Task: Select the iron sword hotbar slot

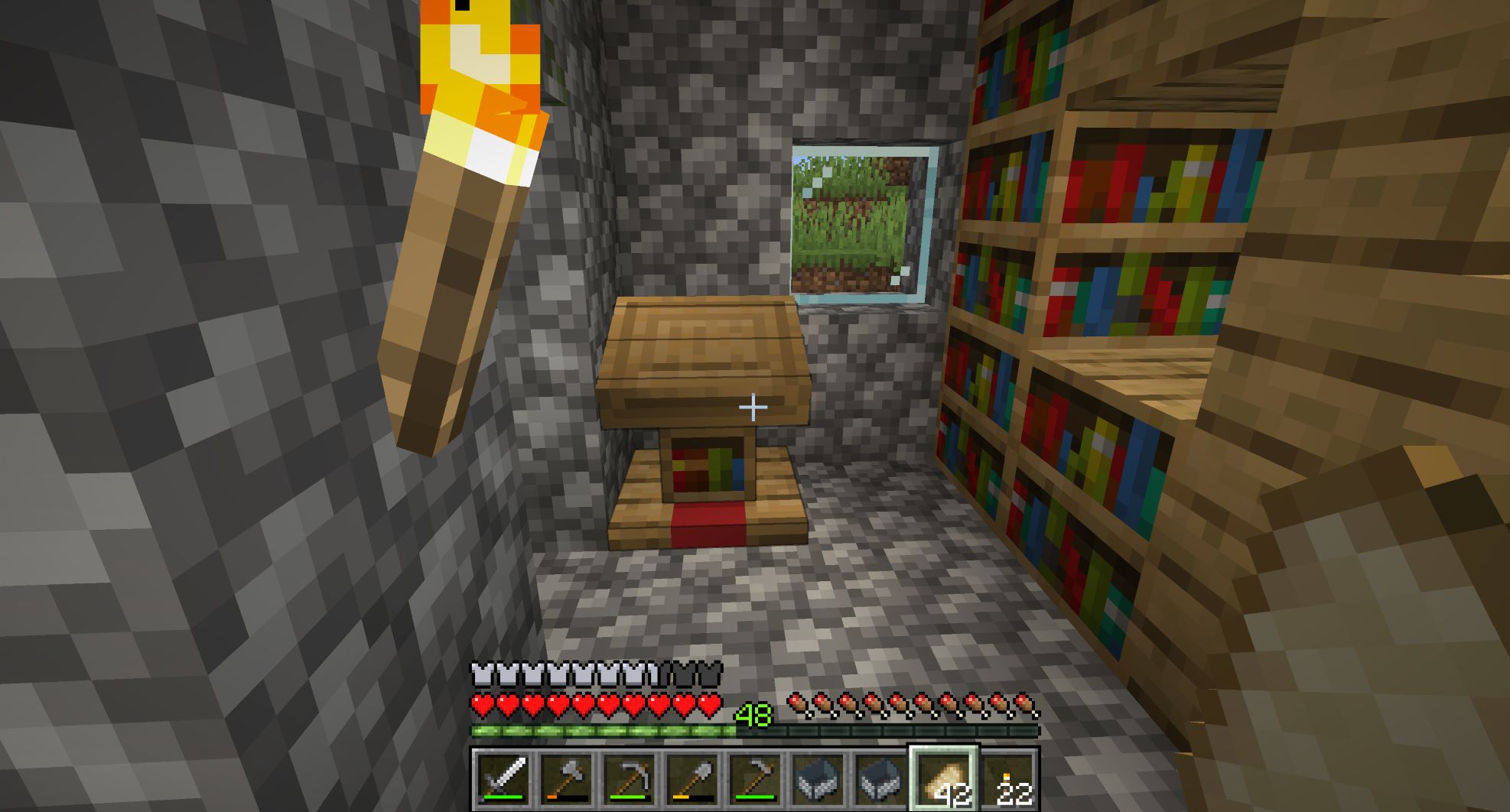Action: click(502, 778)
